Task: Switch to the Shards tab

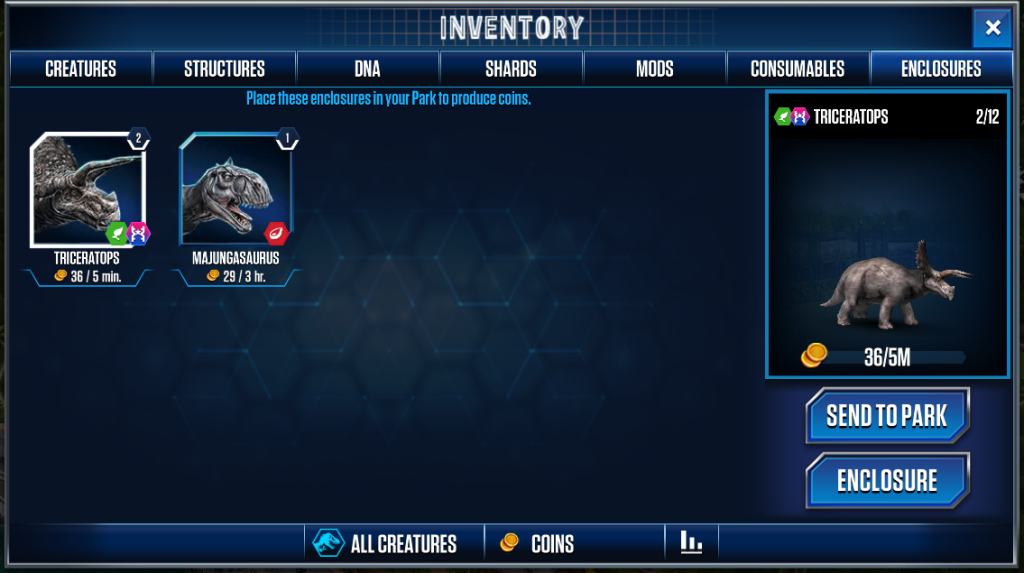Action: point(511,69)
